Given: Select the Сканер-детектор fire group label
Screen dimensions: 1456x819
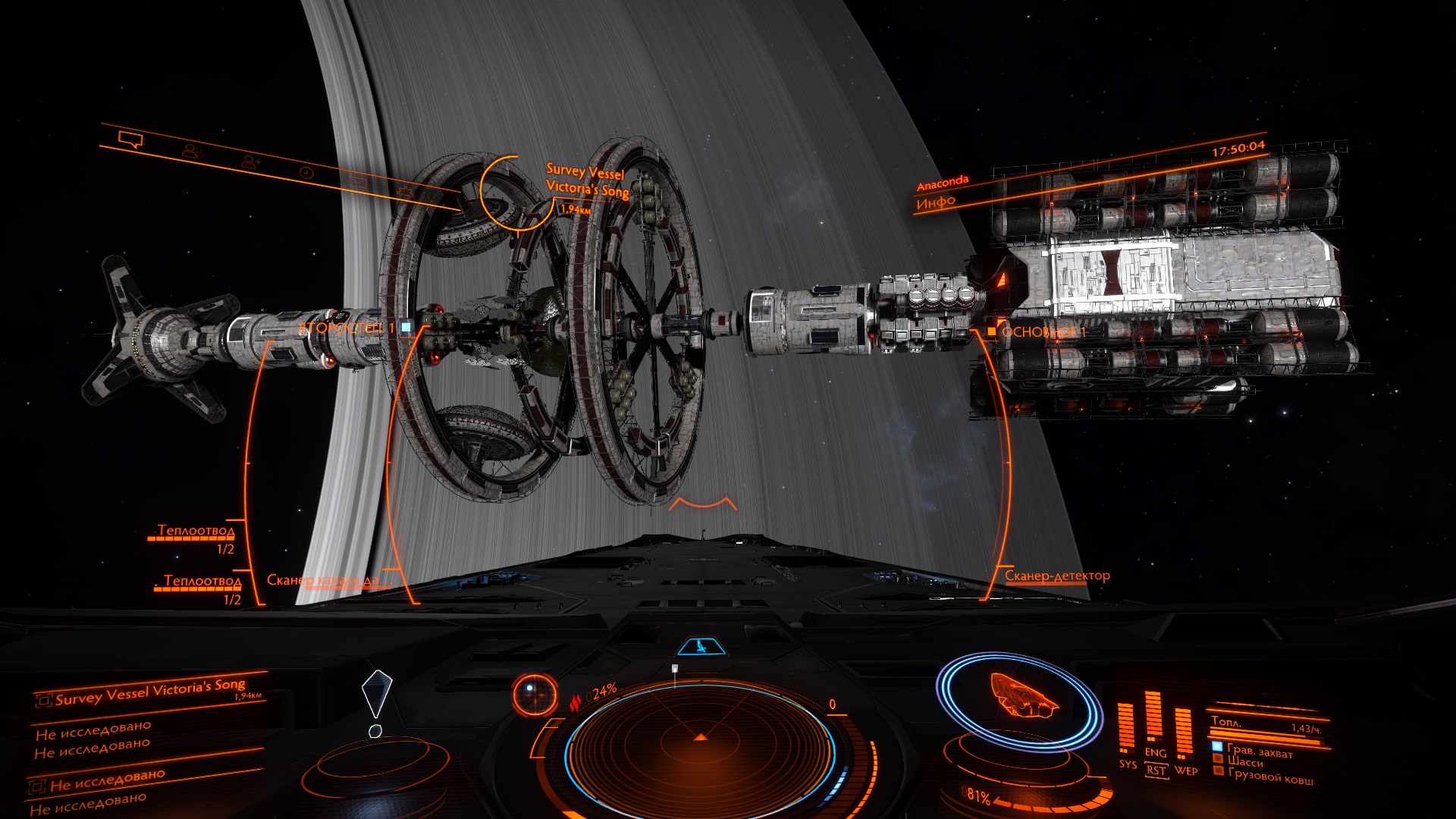Looking at the screenshot, I should click(1057, 576).
